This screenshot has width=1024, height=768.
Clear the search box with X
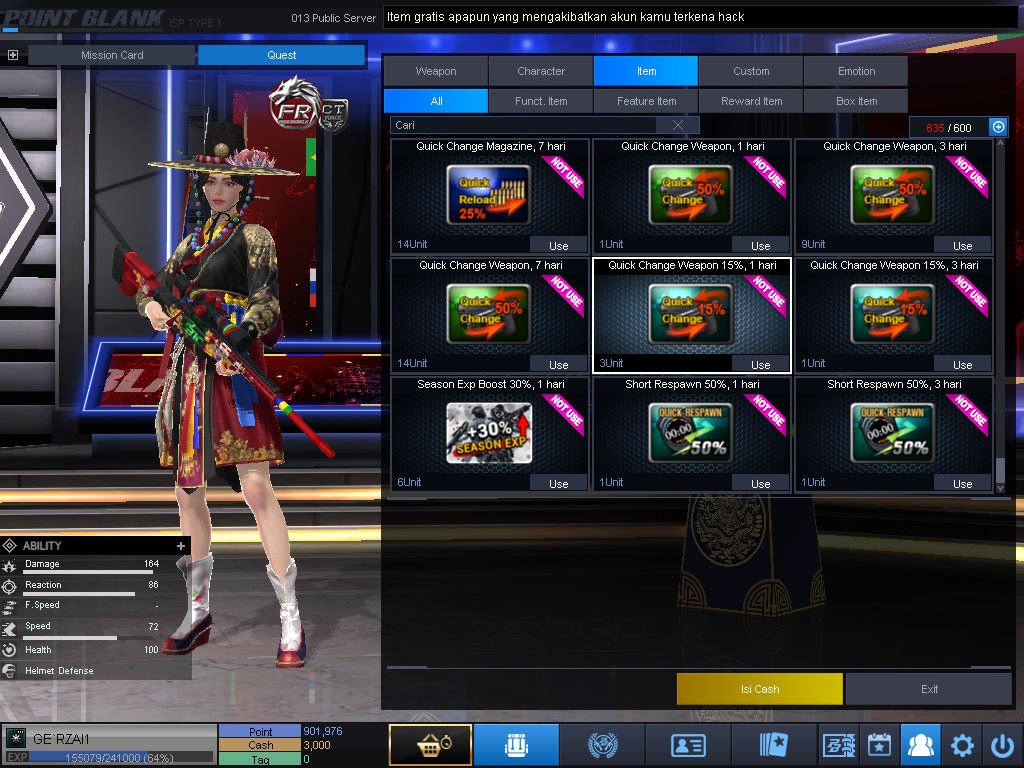point(679,125)
